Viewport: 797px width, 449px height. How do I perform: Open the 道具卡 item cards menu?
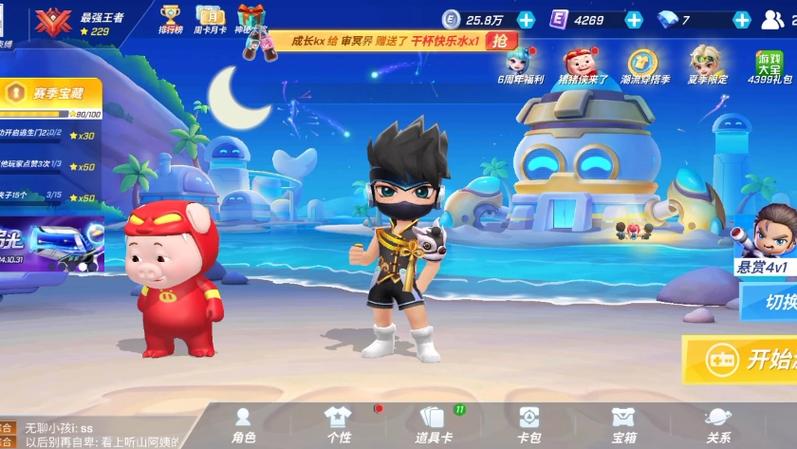(x=433, y=424)
